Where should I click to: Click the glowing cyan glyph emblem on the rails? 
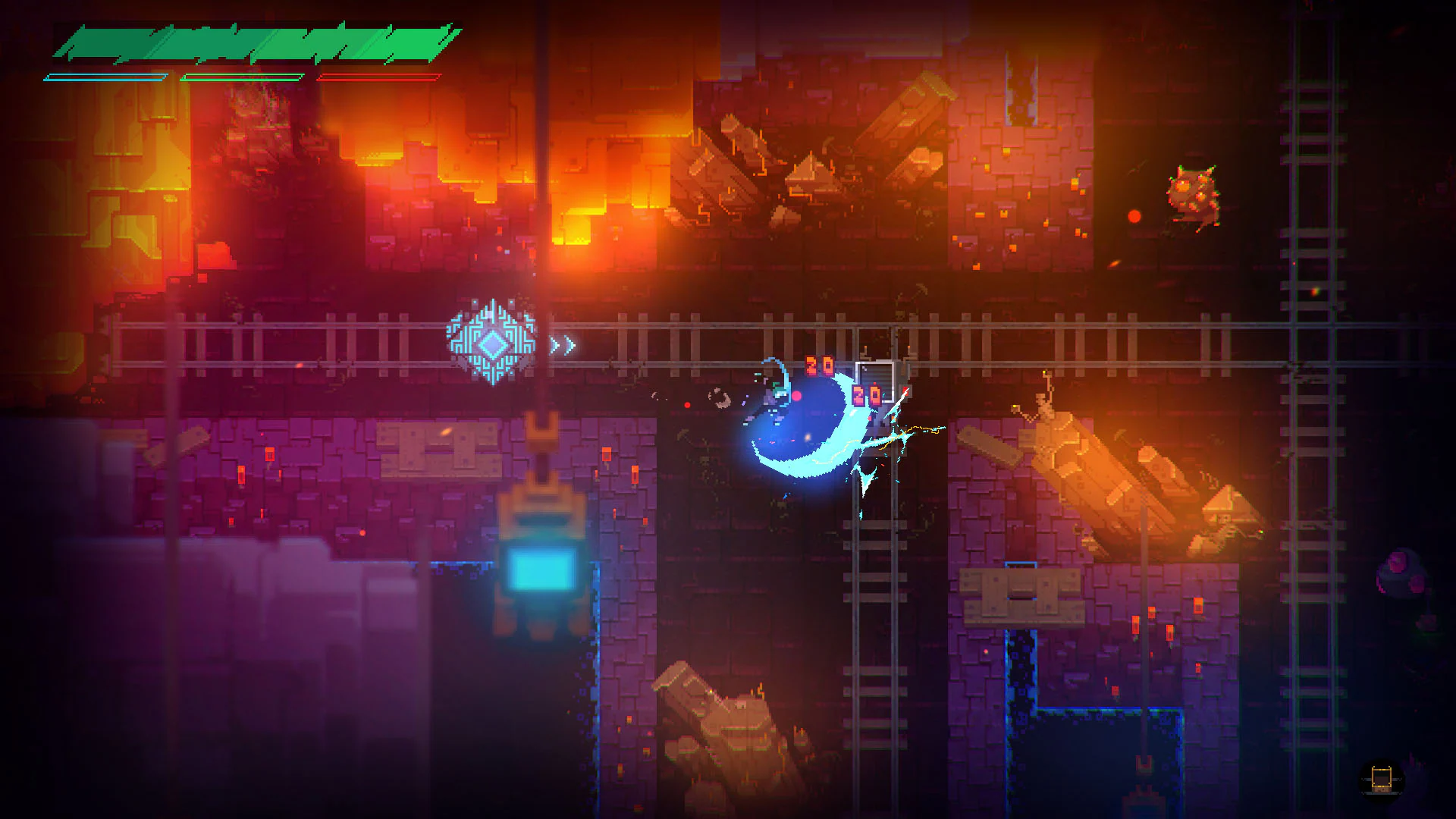click(491, 345)
